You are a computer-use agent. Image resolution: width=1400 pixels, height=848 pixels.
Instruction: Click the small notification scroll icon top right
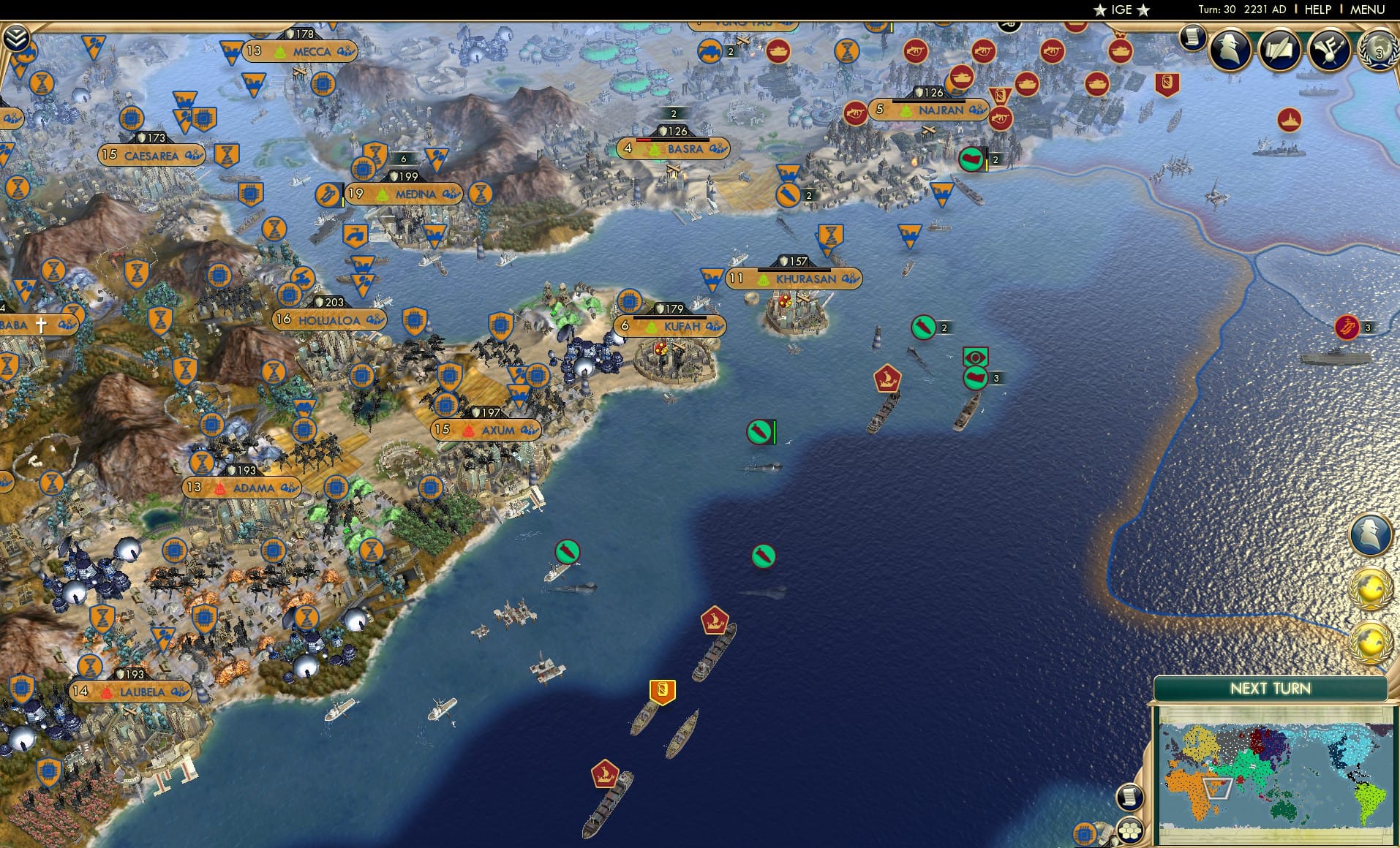[1192, 39]
